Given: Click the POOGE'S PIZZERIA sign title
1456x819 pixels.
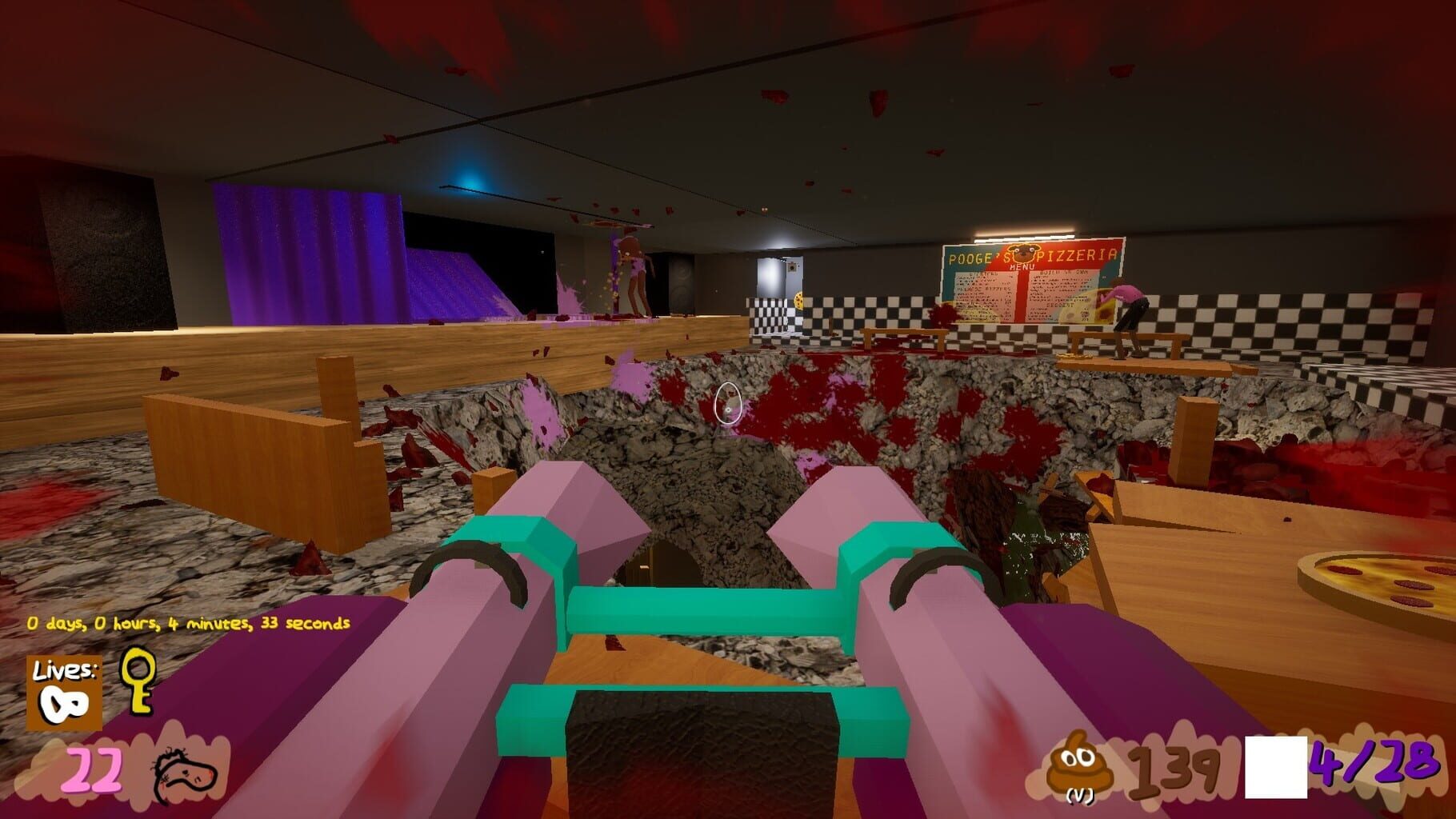Looking at the screenshot, I should point(1032,254).
